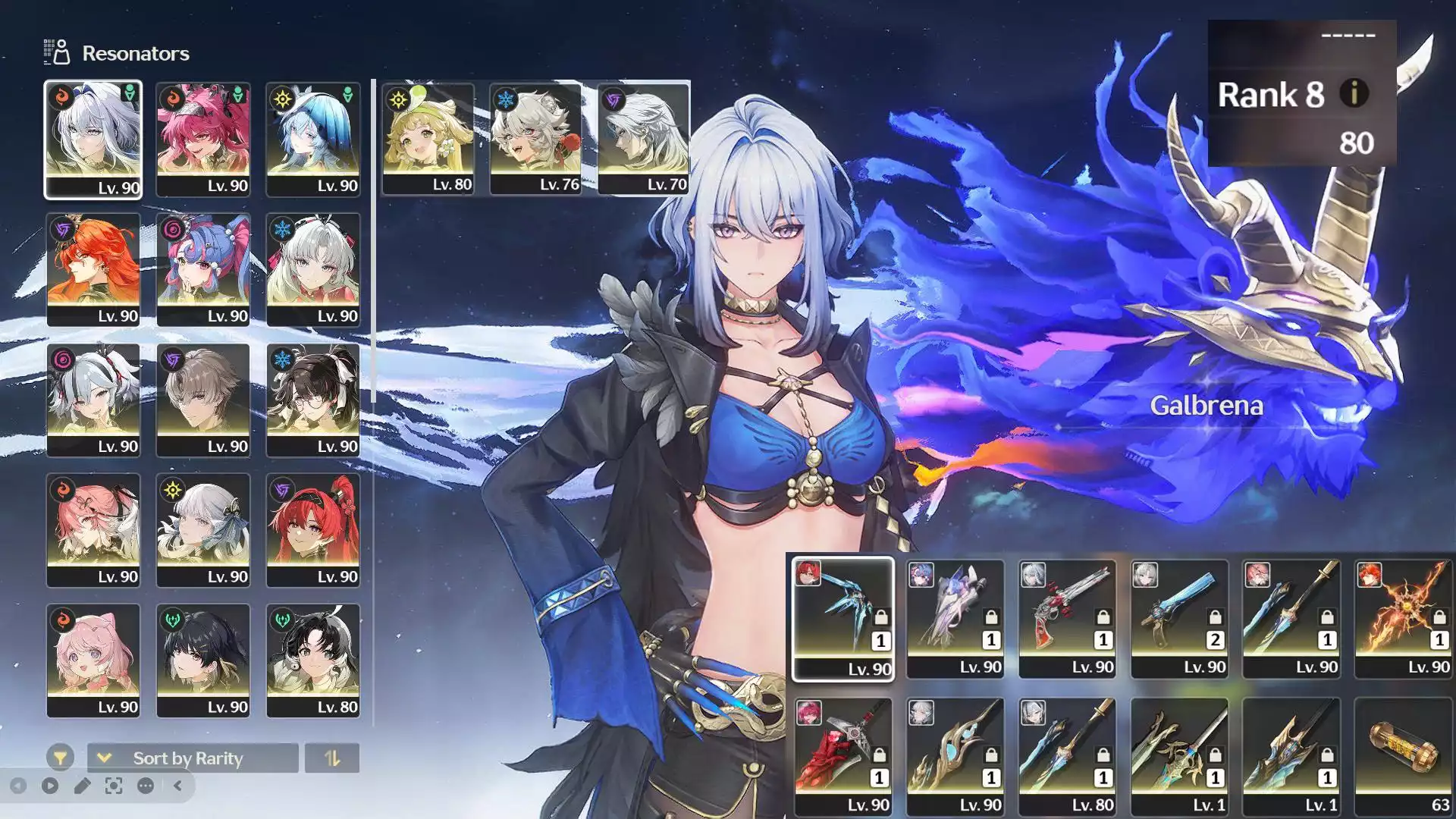This screenshot has width=1456, height=819.
Task: Select the Lv. 80 sword weapon
Action: [x=1067, y=756]
